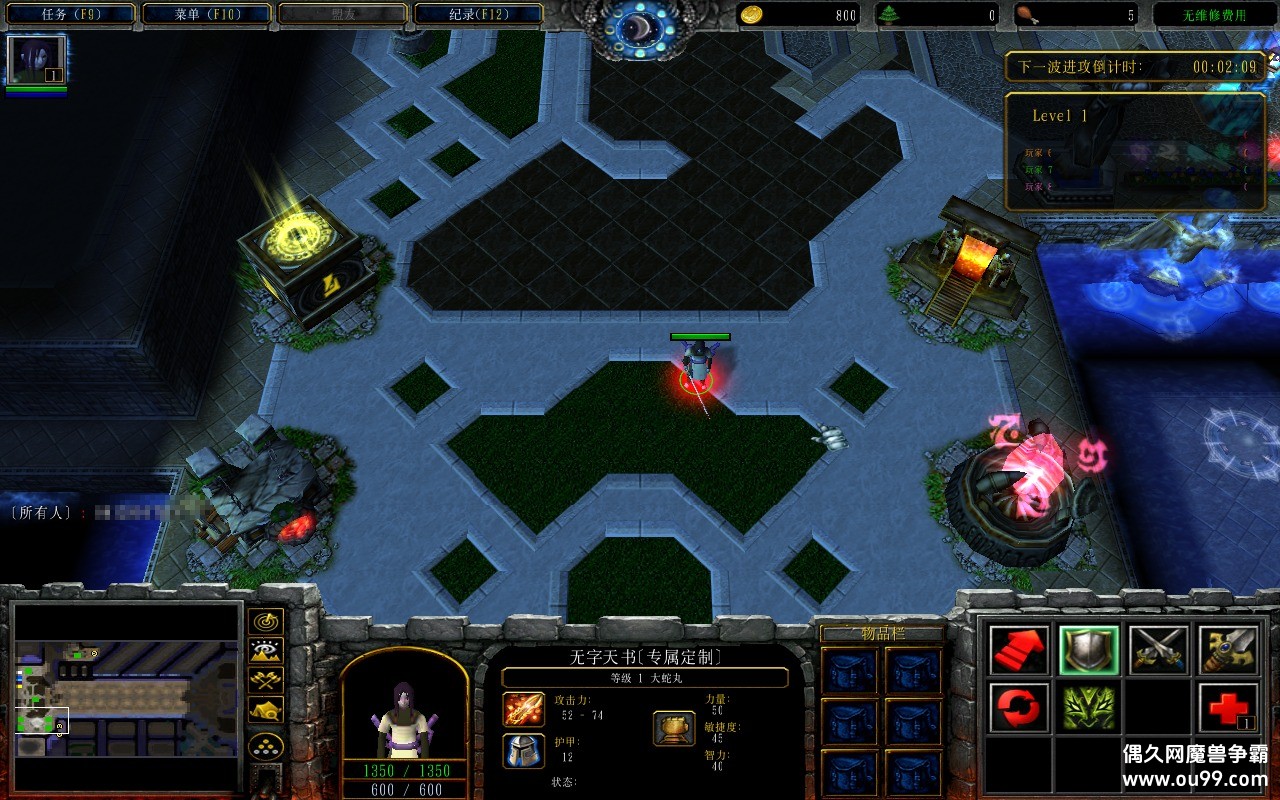
Task: Toggle creep camp display (tent button)
Action: (x=266, y=710)
